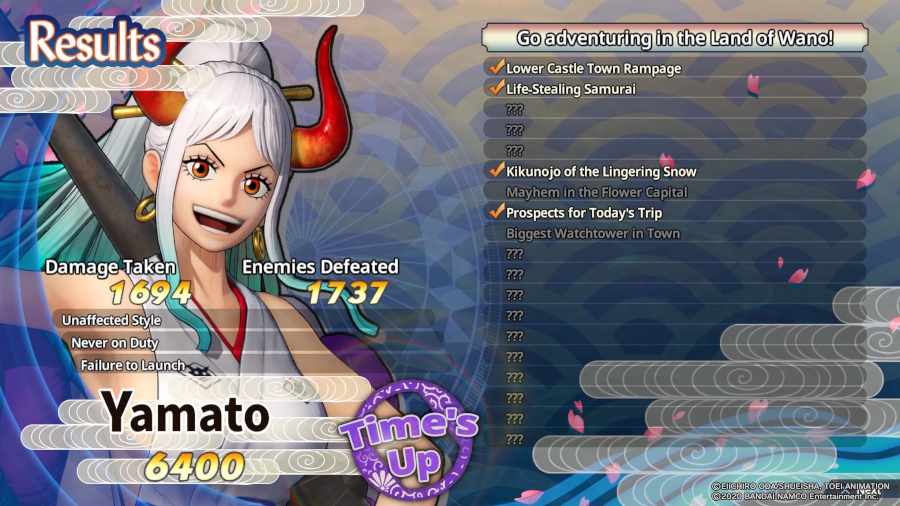Pick the Prospects for Today's Trip row
Viewport: 900px width, 506px height.
coord(583,213)
